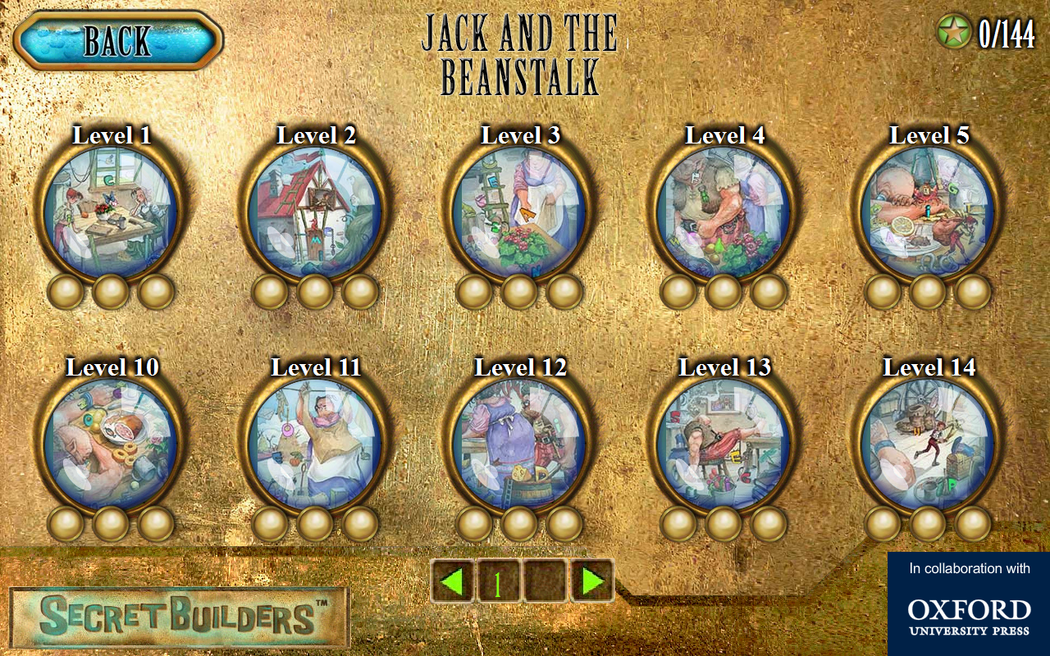Viewport: 1050px width, 656px height.
Task: Choose Level 13
Action: (724, 443)
